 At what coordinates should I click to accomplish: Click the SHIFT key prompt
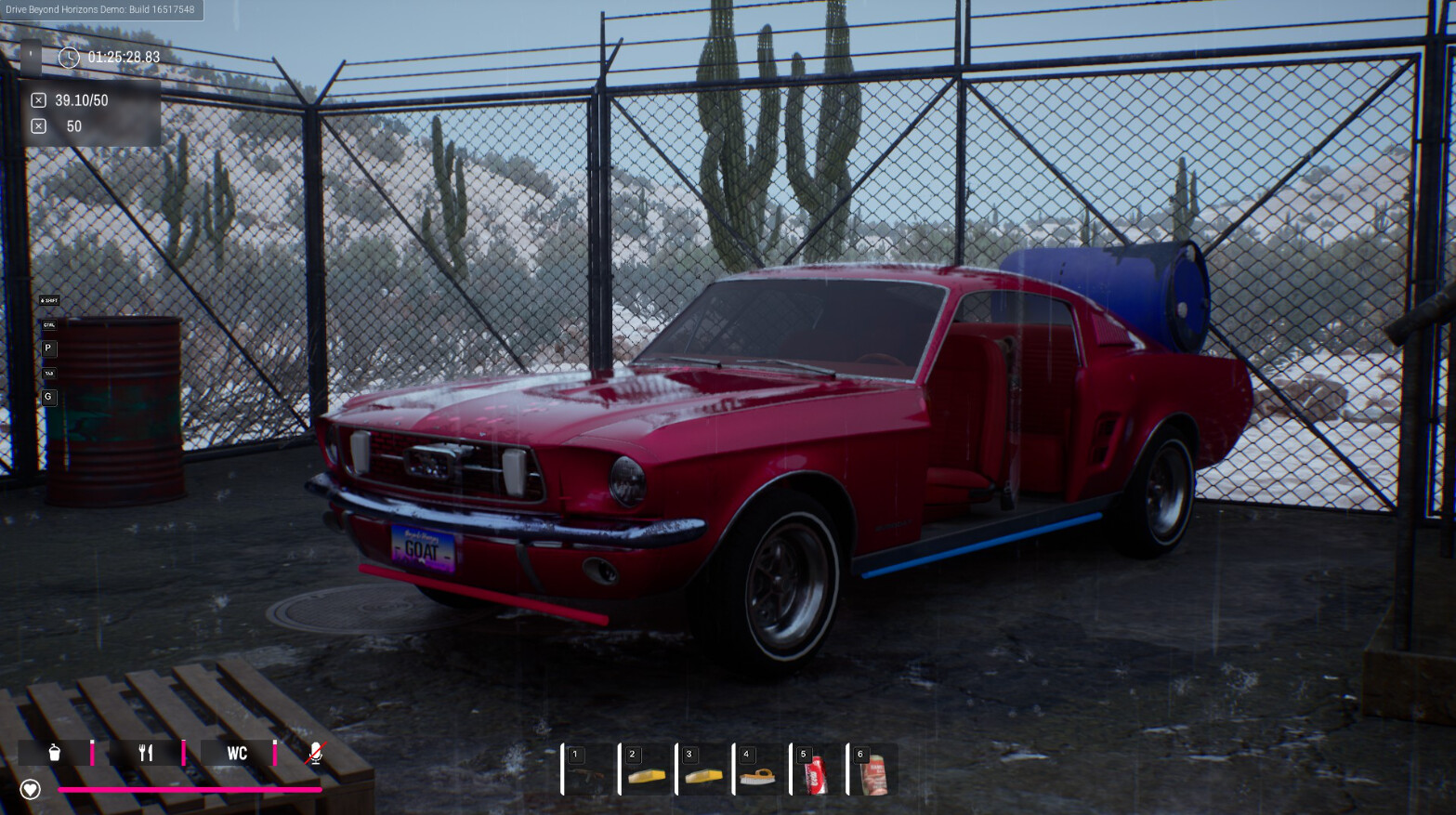[50, 300]
